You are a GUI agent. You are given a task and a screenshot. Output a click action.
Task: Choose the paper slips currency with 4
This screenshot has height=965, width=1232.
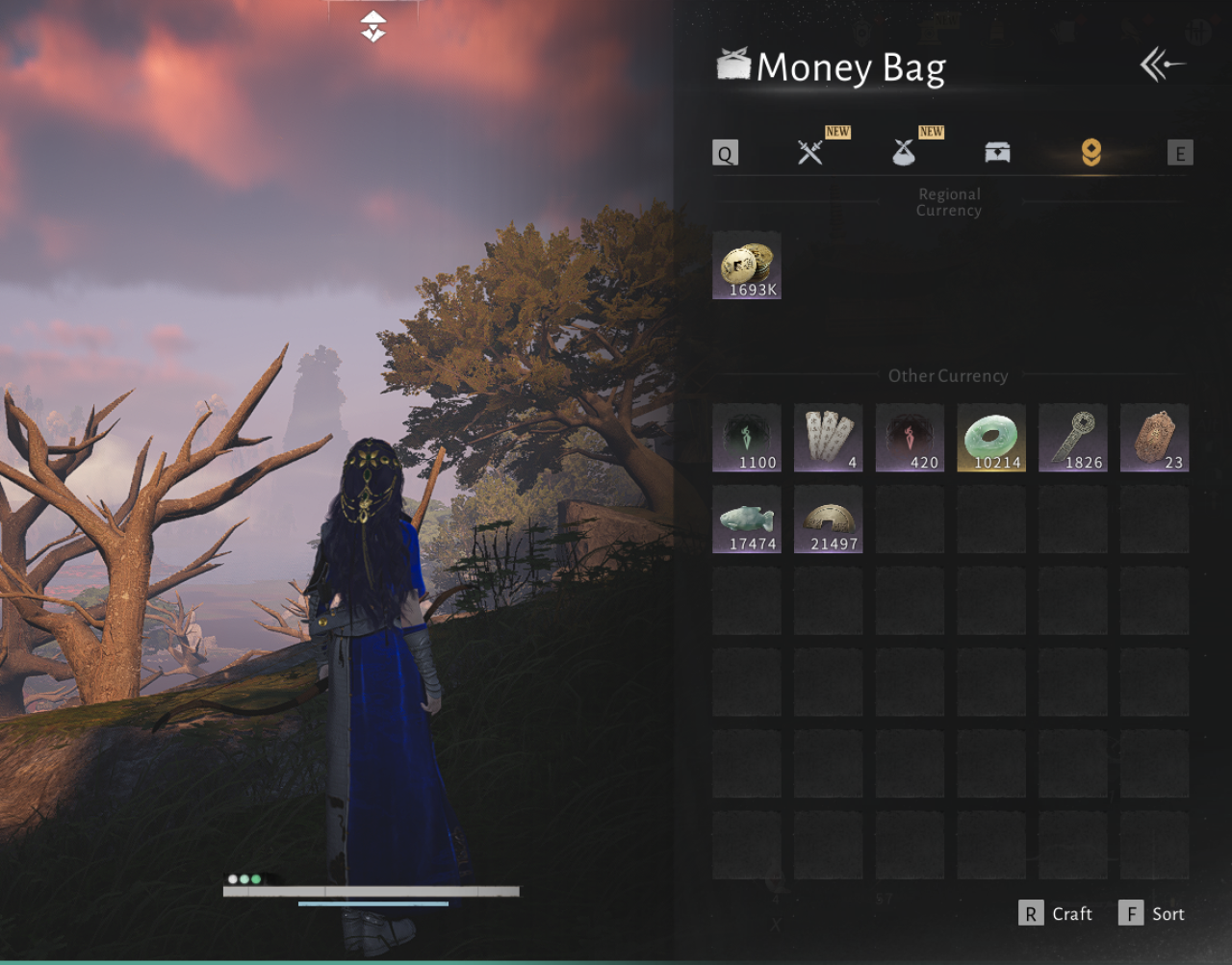click(x=829, y=438)
